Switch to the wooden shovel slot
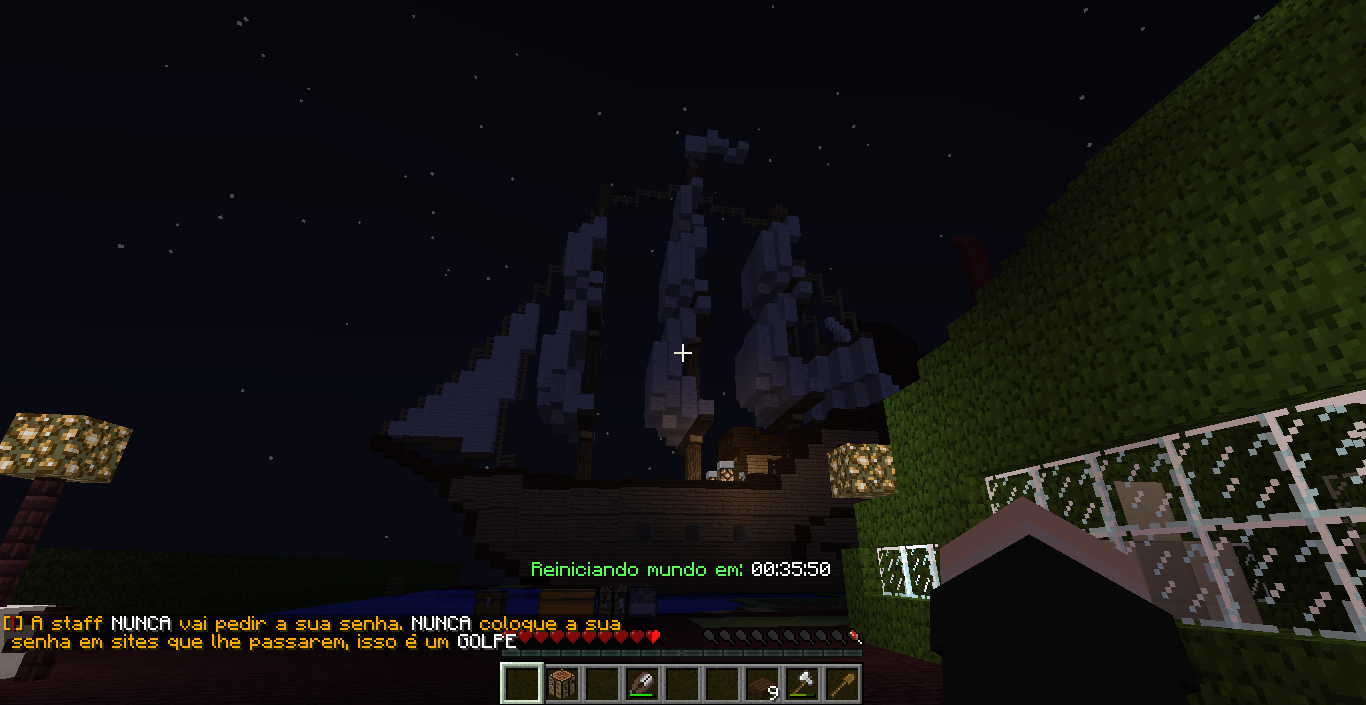The height and width of the screenshot is (705, 1366). click(843, 684)
